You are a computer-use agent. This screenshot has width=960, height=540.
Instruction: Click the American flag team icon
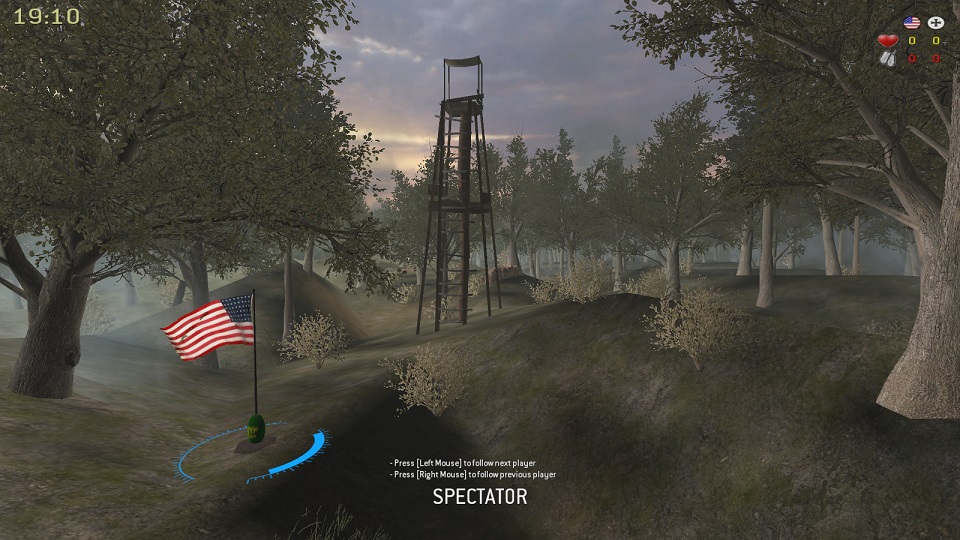(911, 22)
